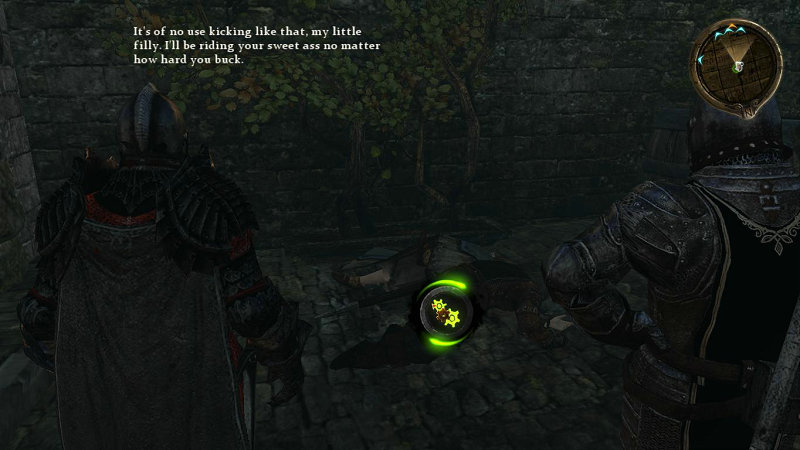800x450 pixels.
Task: Click the circular minimap
Action: point(737,64)
